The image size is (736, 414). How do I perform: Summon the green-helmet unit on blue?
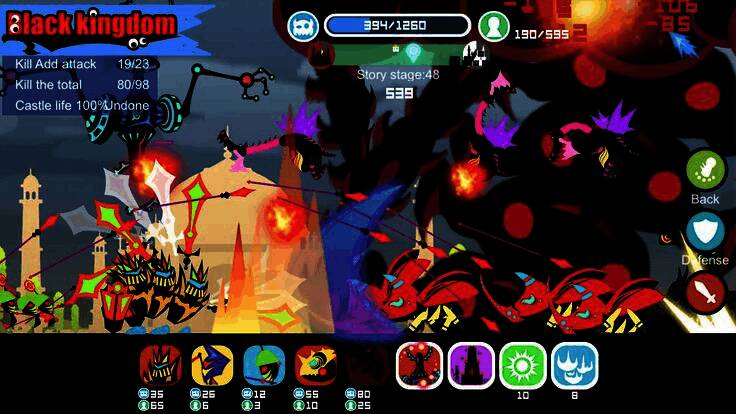[x=264, y=365]
